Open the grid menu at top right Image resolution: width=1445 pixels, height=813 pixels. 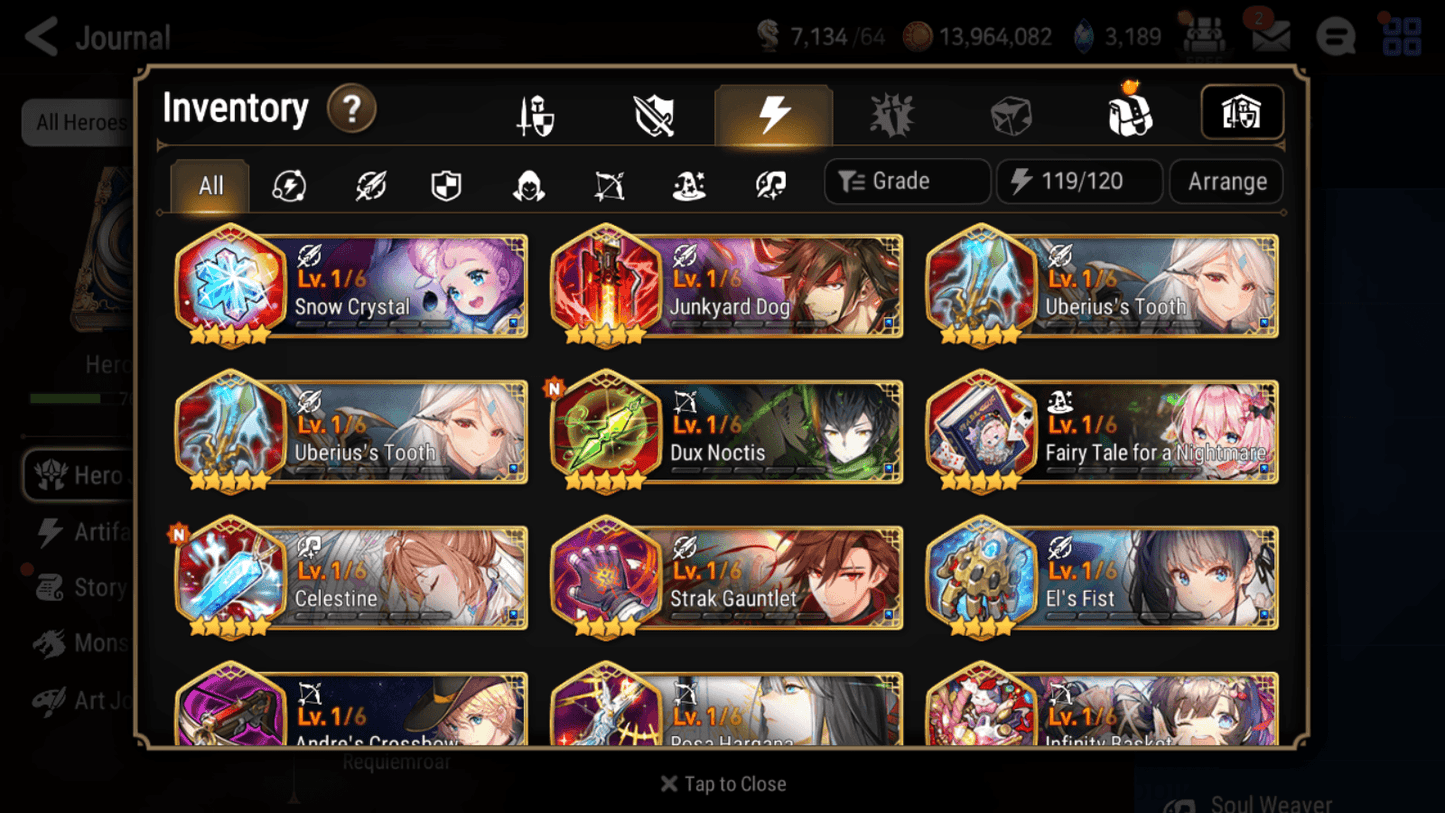pos(1401,36)
